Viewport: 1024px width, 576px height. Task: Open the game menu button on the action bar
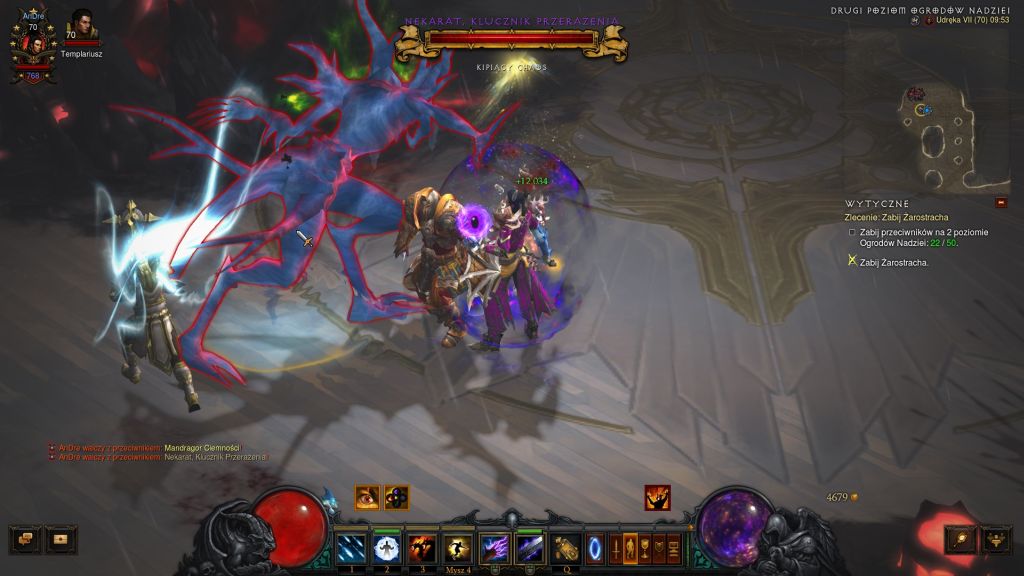click(673, 548)
